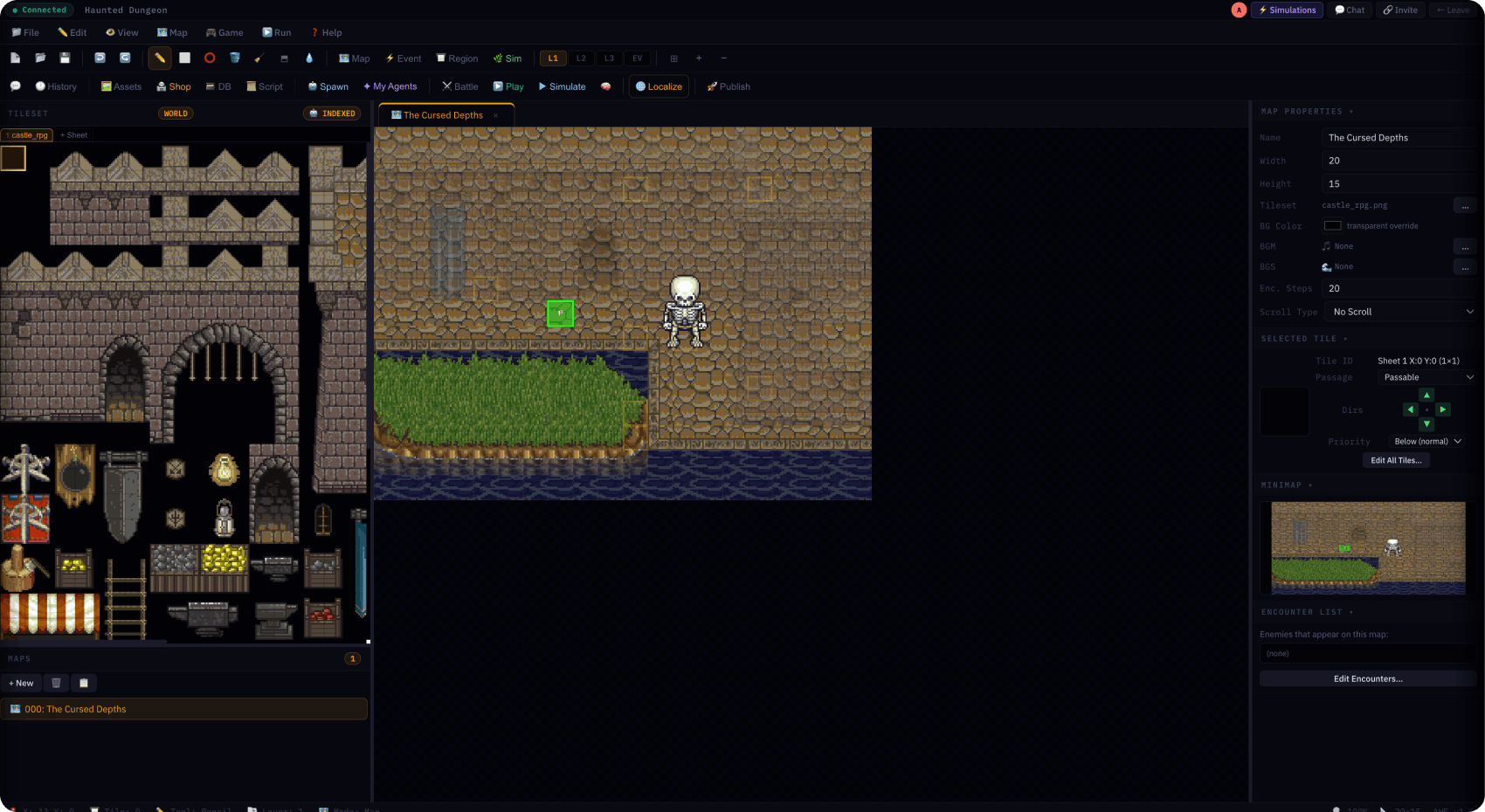Open the Shop editor

174,86
